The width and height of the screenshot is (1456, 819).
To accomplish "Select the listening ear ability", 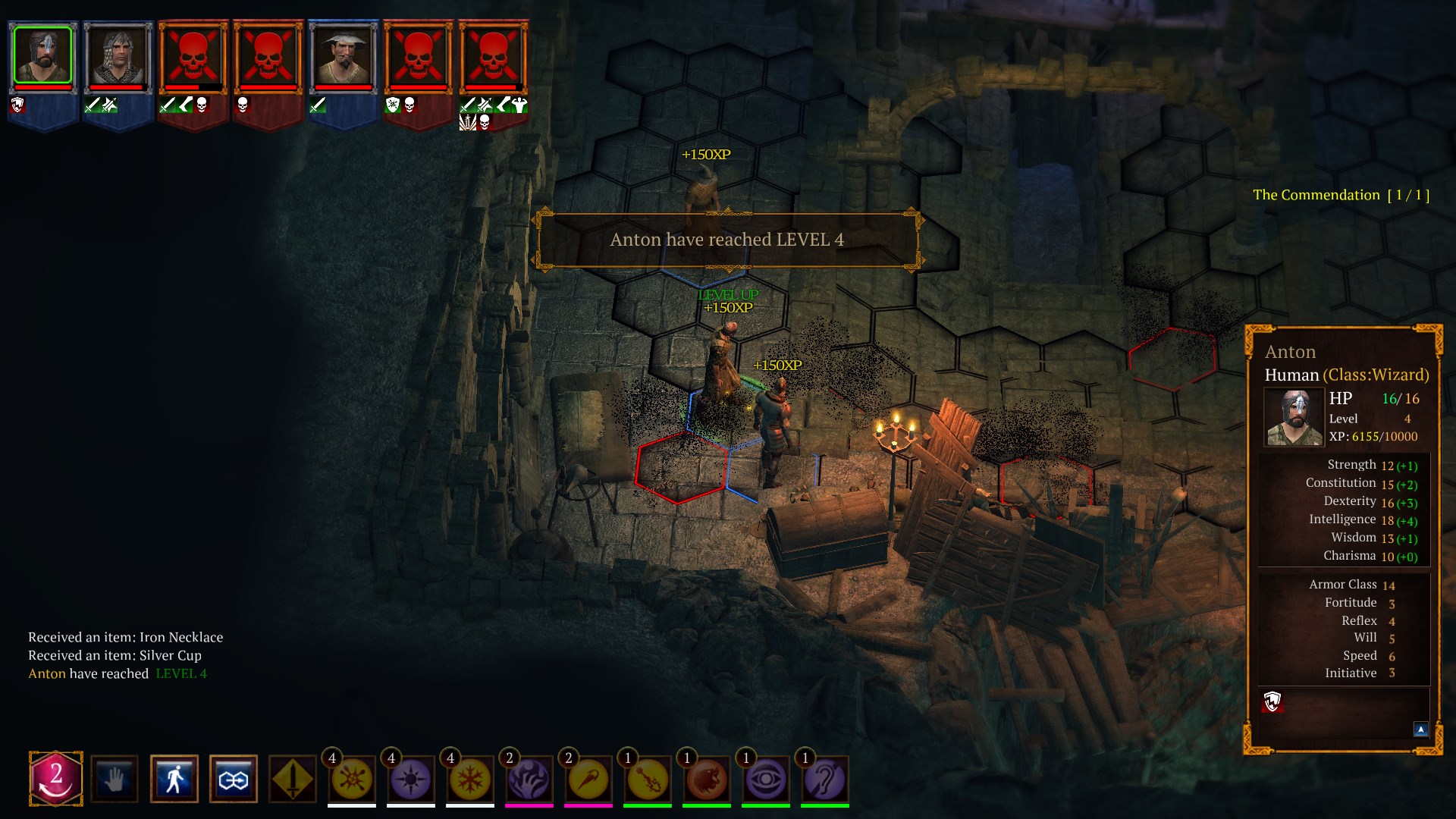I will point(825,779).
